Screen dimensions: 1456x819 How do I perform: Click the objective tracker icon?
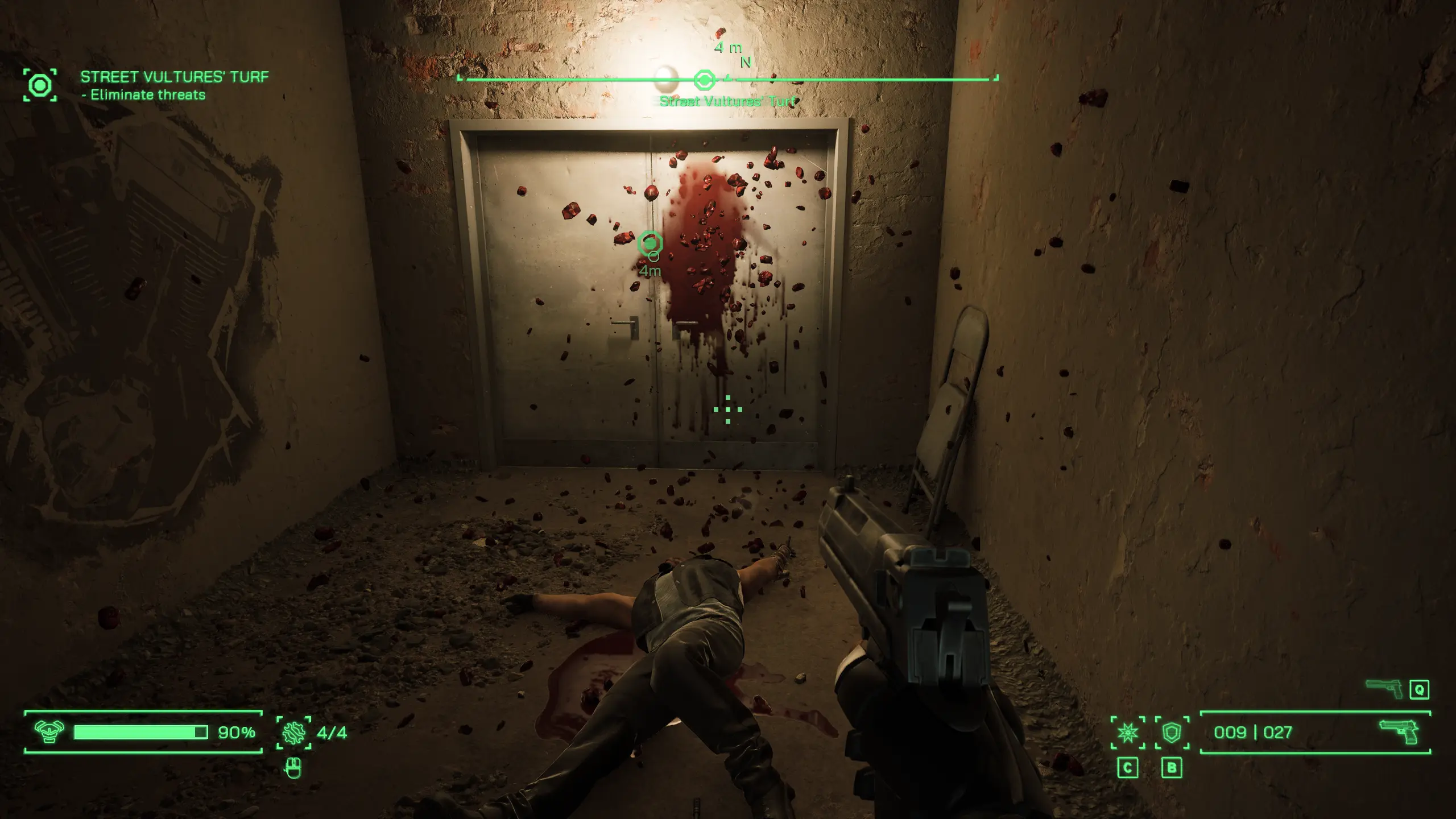tap(40, 85)
